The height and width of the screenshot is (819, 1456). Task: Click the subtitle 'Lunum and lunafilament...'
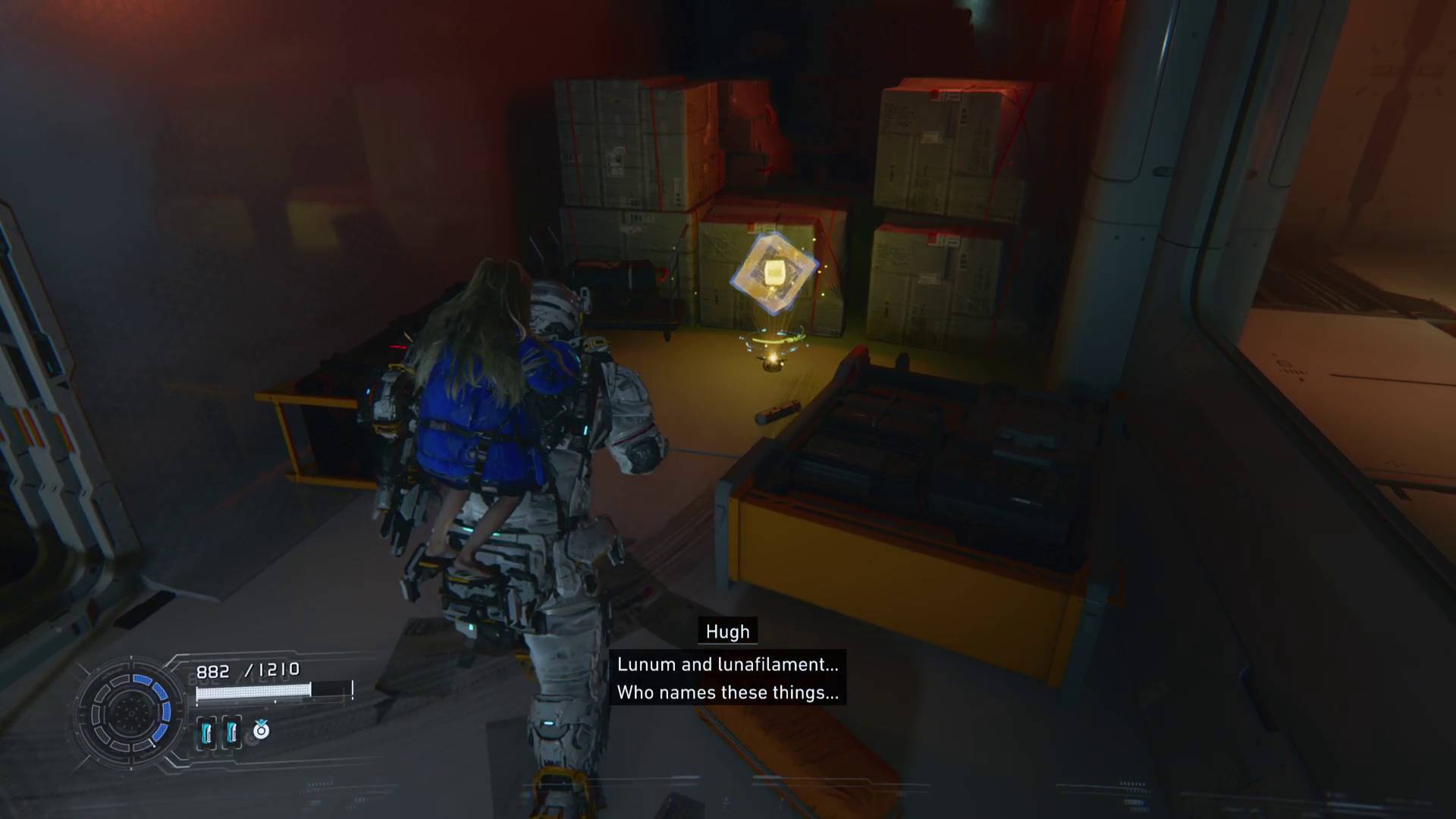tap(727, 664)
